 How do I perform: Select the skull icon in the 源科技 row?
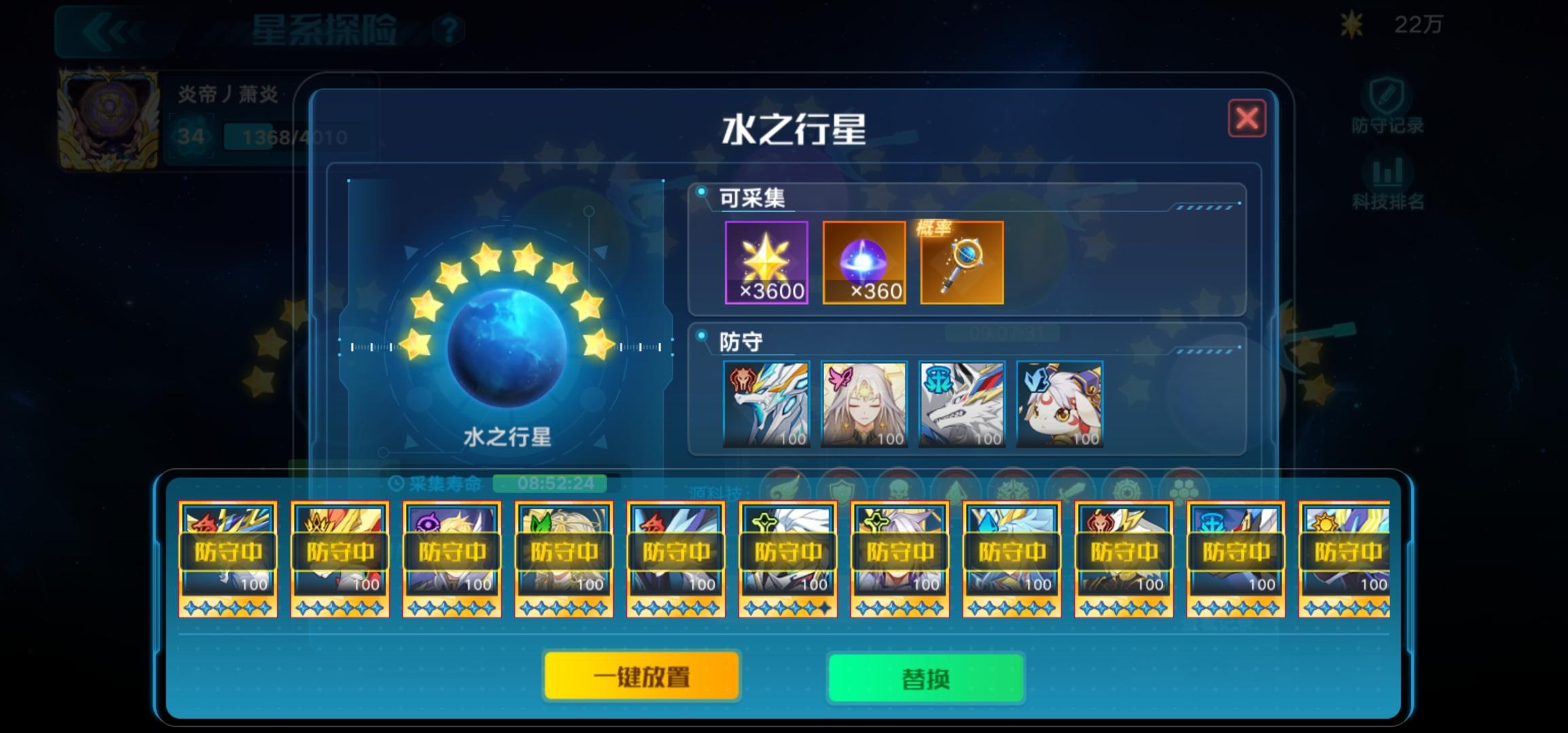[x=899, y=487]
